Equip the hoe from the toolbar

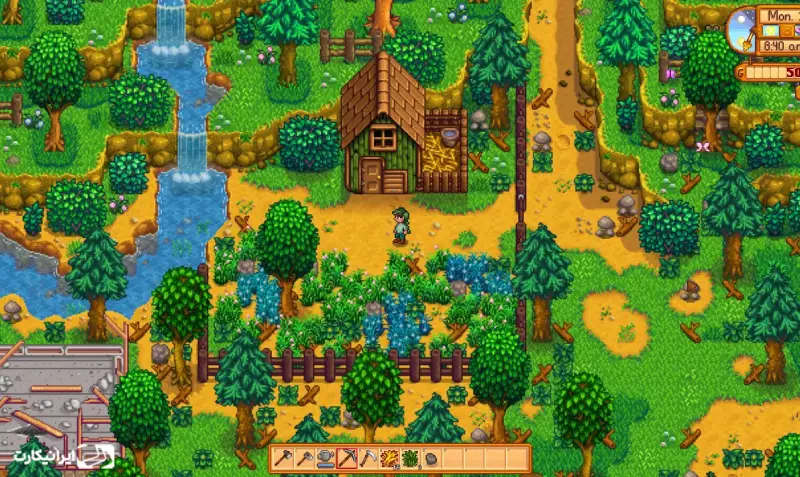coord(305,459)
